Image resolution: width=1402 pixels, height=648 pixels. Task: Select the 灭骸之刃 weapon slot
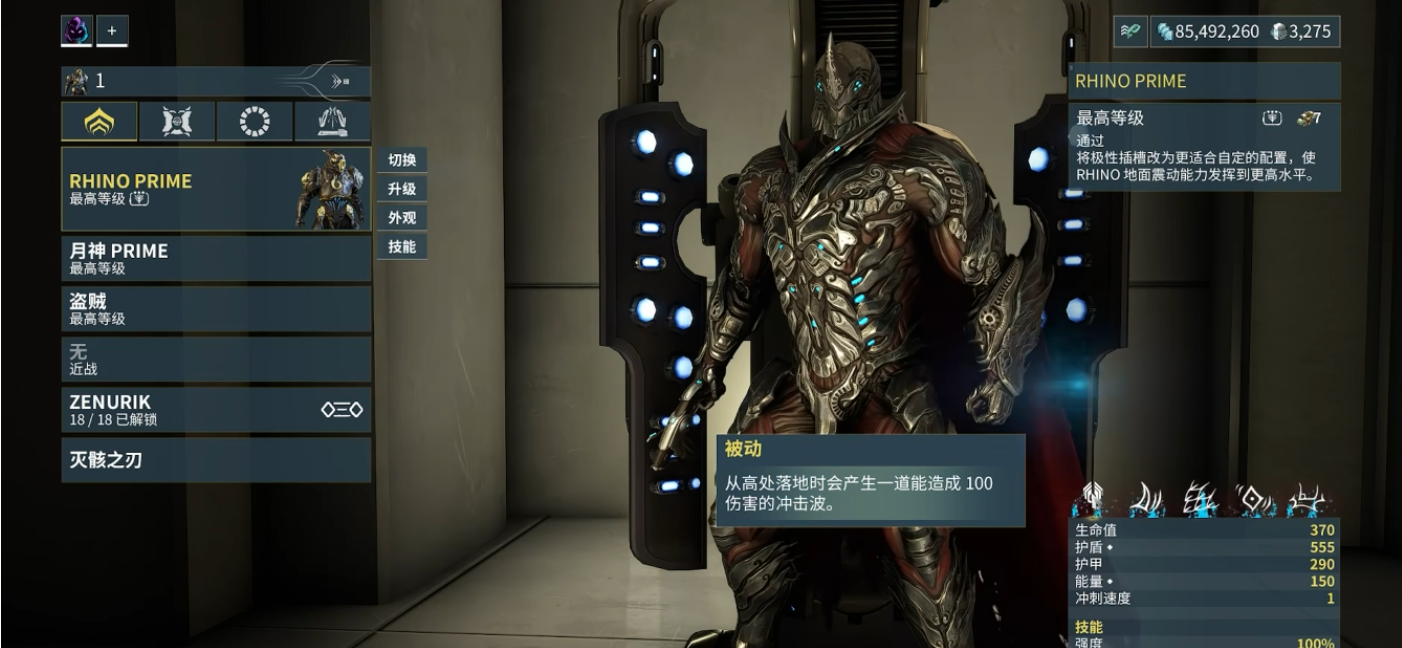215,460
